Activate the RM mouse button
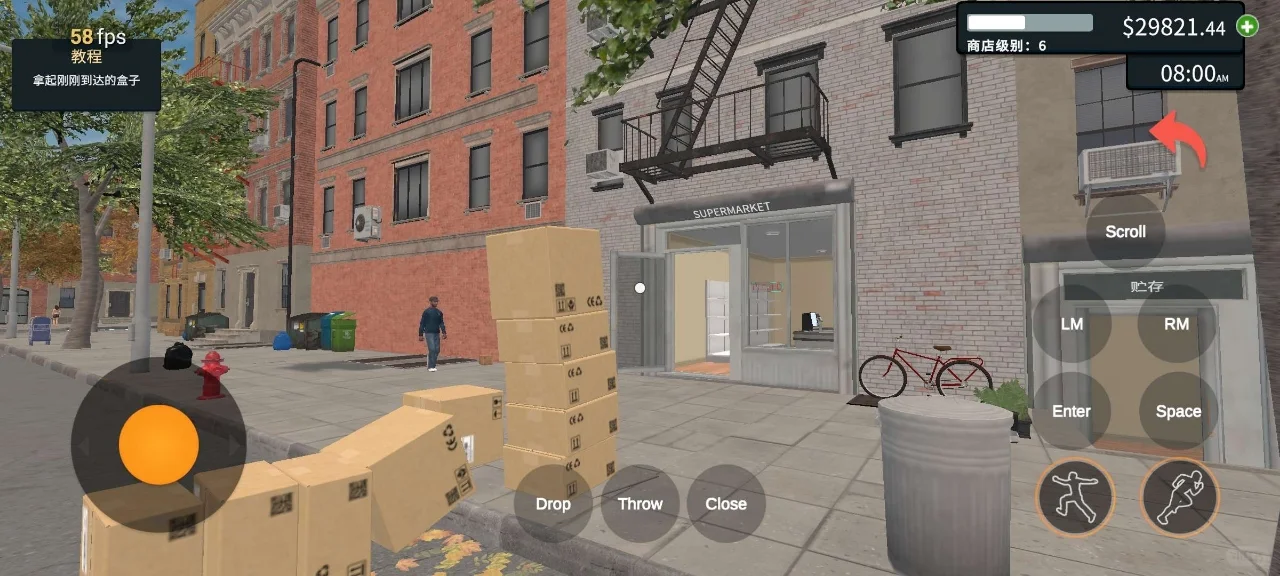 (x=1177, y=324)
